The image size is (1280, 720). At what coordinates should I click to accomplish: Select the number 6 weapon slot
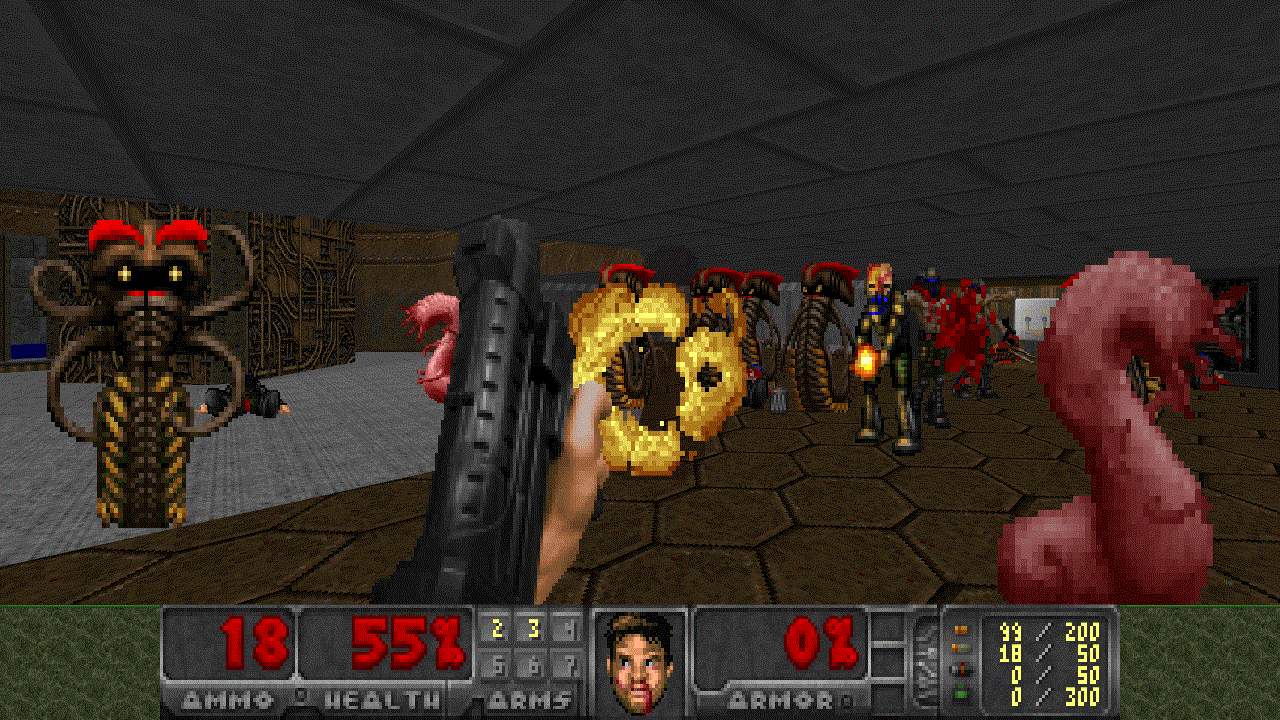(533, 663)
